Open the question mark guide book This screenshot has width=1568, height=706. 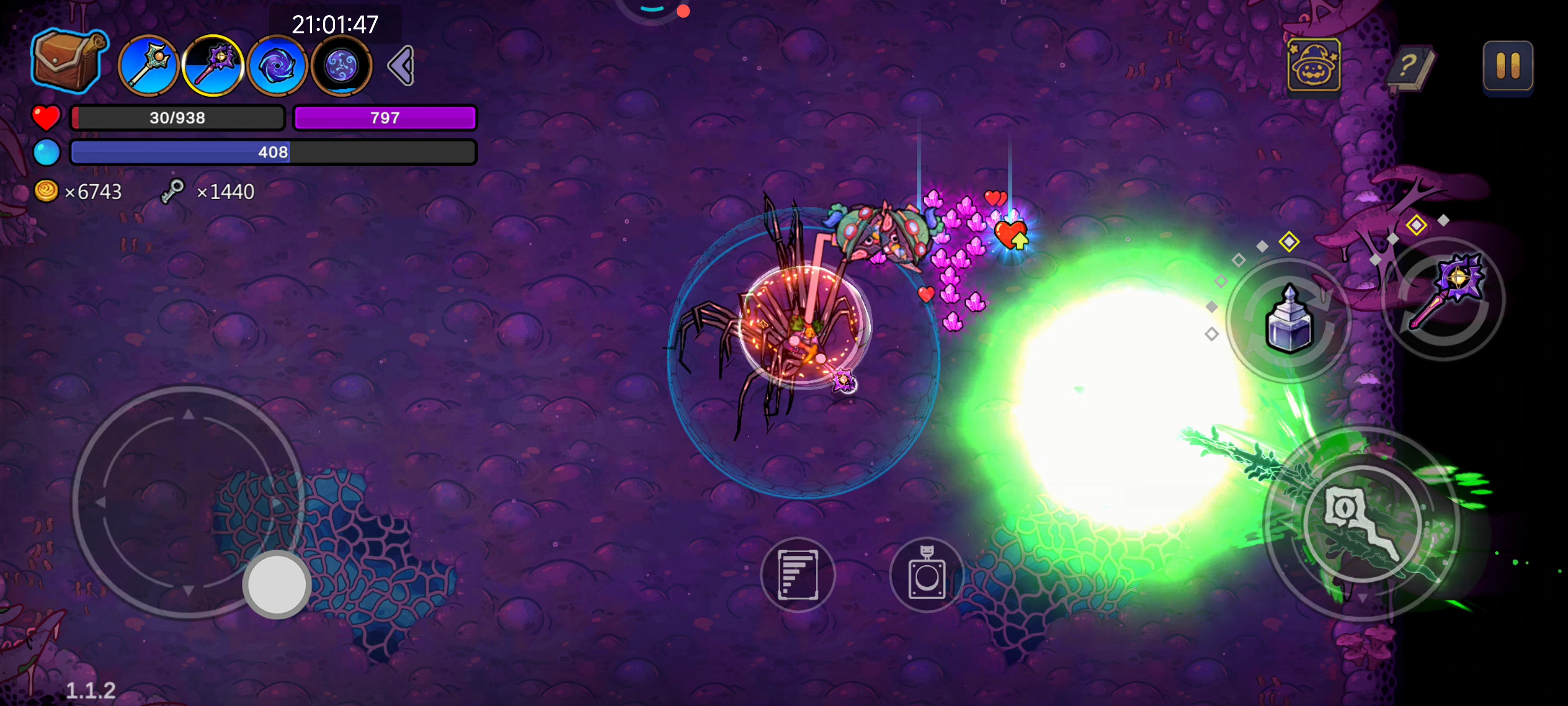1409,65
